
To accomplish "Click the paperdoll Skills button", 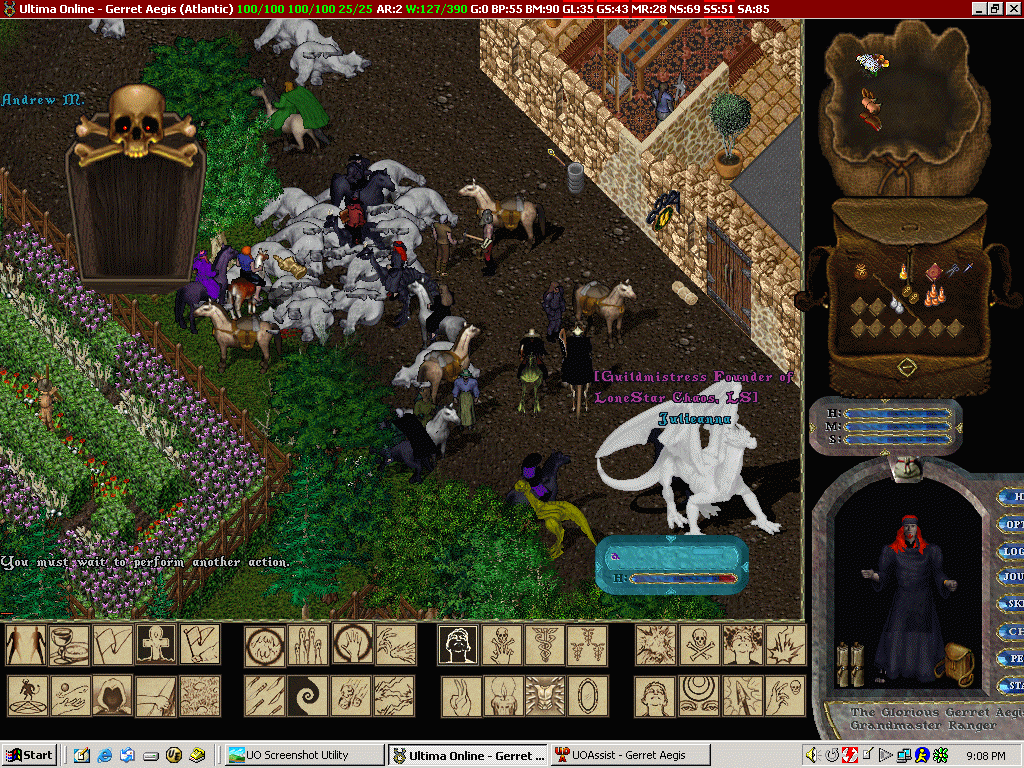I will [x=1012, y=604].
